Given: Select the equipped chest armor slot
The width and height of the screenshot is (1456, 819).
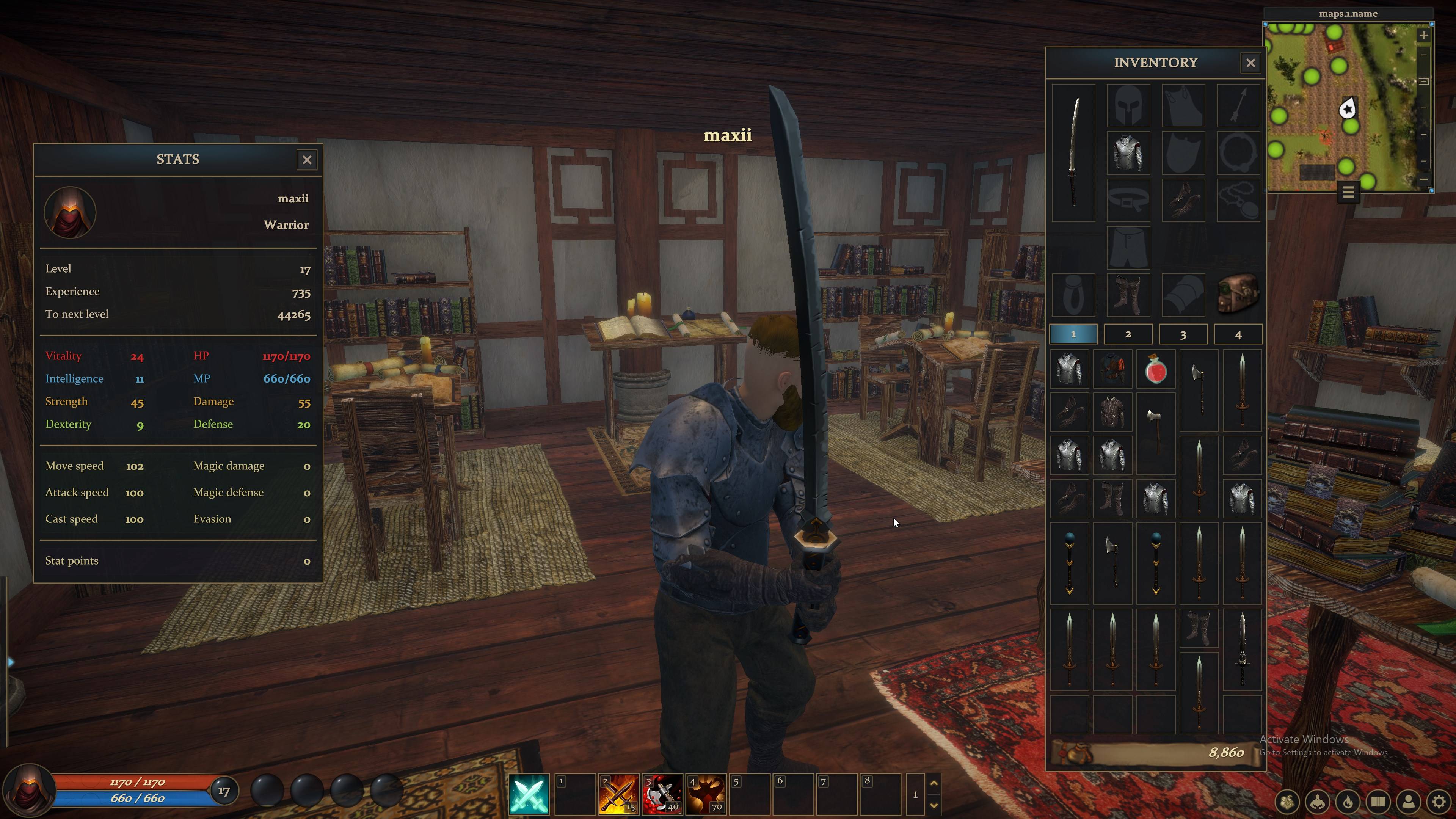Looking at the screenshot, I should point(1128,152).
